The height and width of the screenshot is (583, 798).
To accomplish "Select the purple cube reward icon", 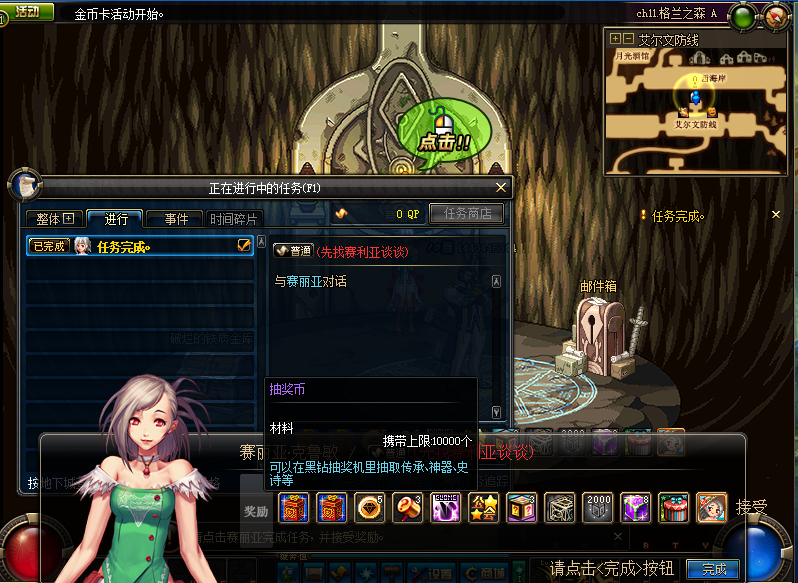I will 636,508.
